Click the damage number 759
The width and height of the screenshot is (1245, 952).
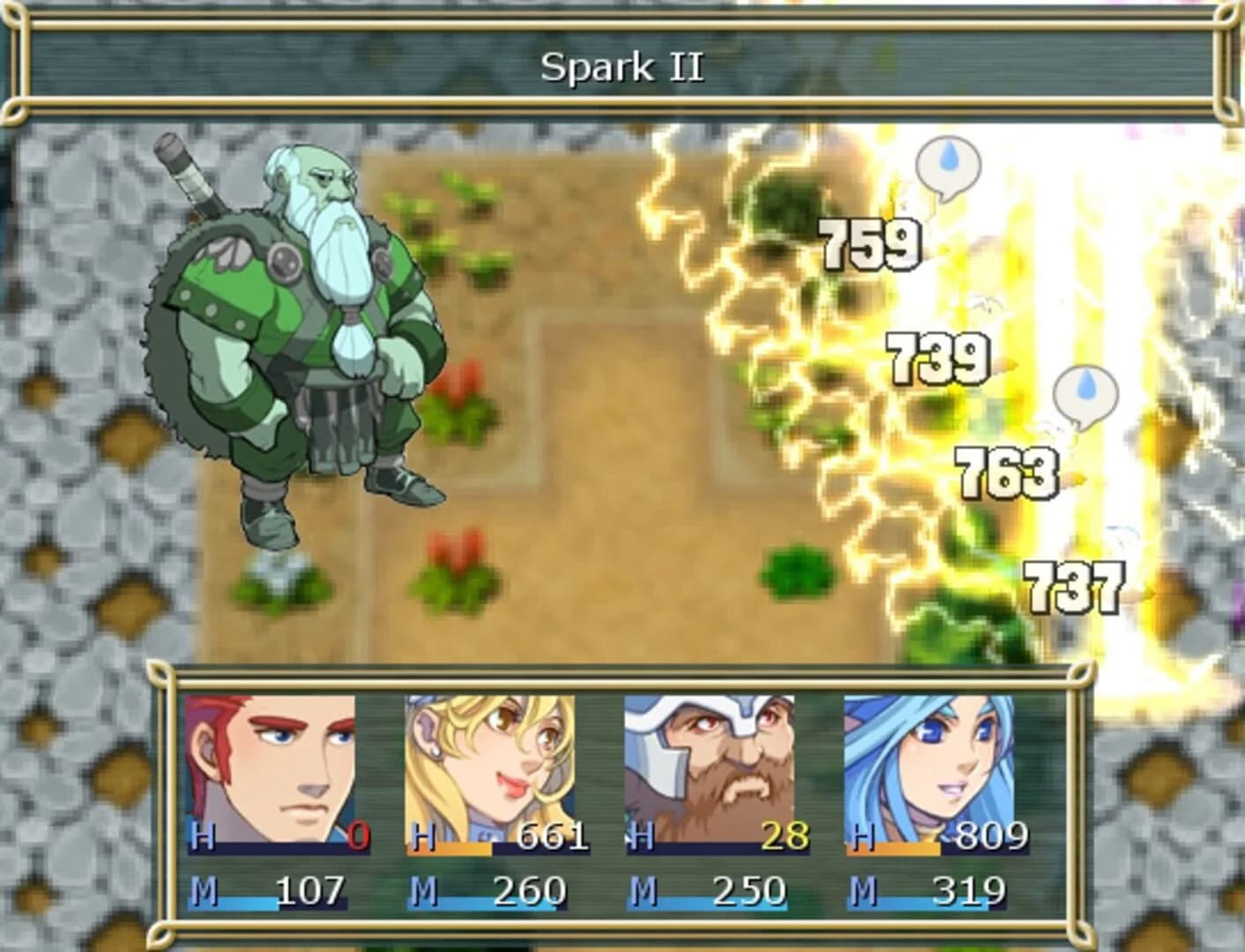click(x=869, y=247)
